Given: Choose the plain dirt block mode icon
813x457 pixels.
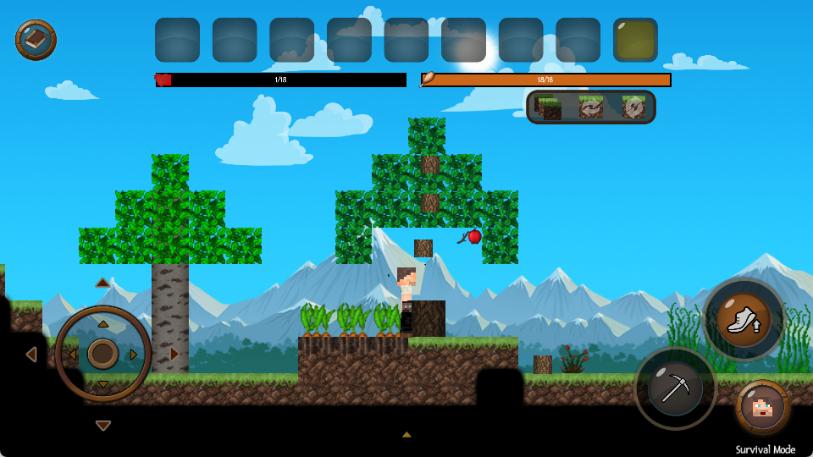Looking at the screenshot, I should click(x=548, y=107).
